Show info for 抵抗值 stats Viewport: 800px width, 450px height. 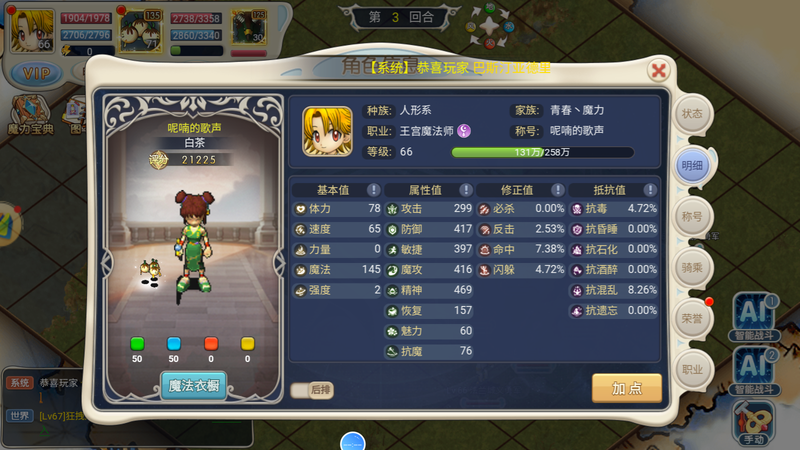point(649,189)
